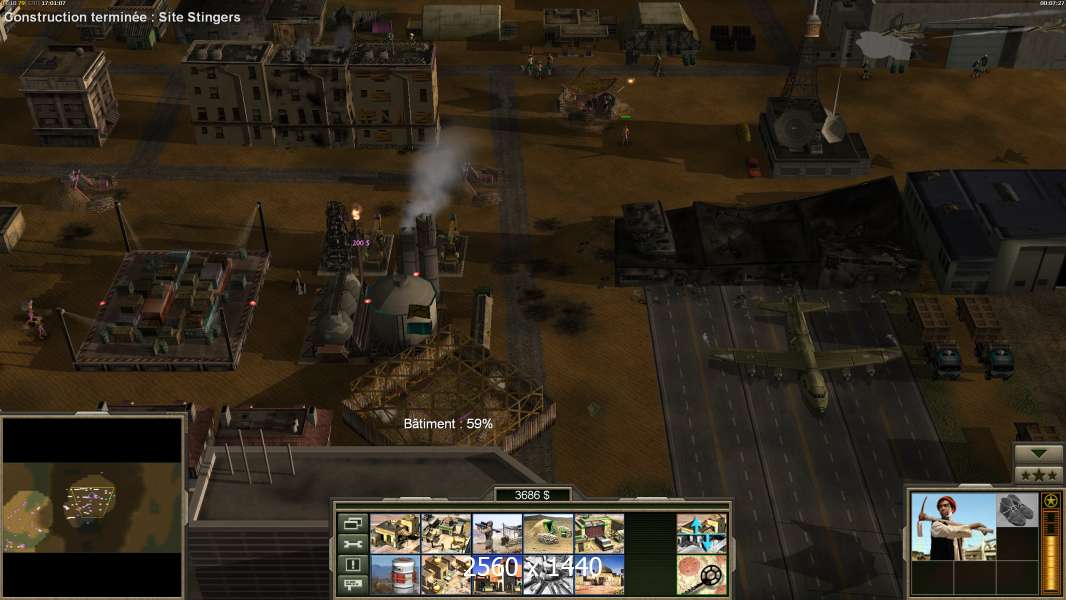The height and width of the screenshot is (600, 1066).
Task: Activate the mine detector command icon
Action: click(x=701, y=575)
